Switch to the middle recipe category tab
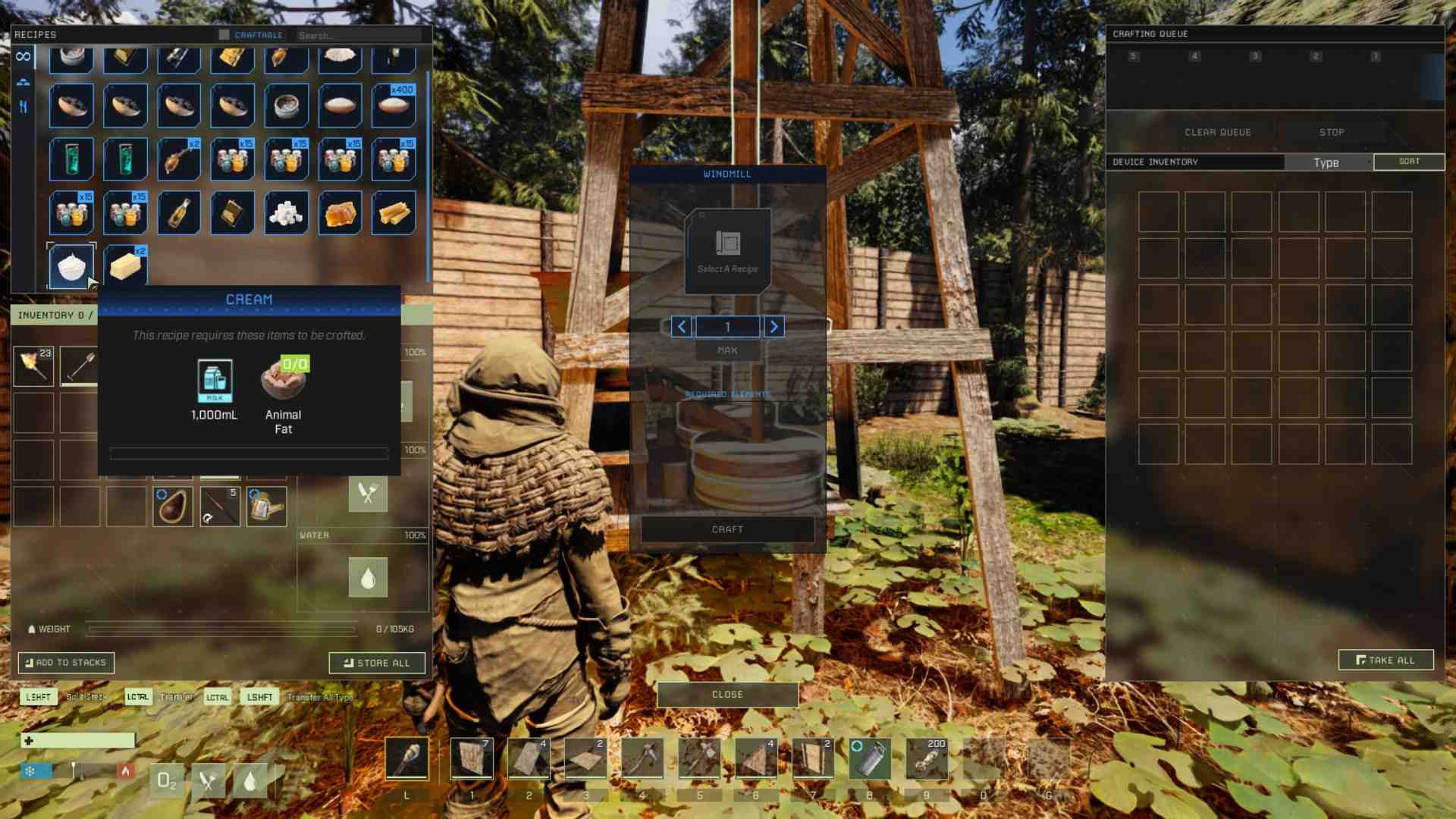 pos(24,80)
